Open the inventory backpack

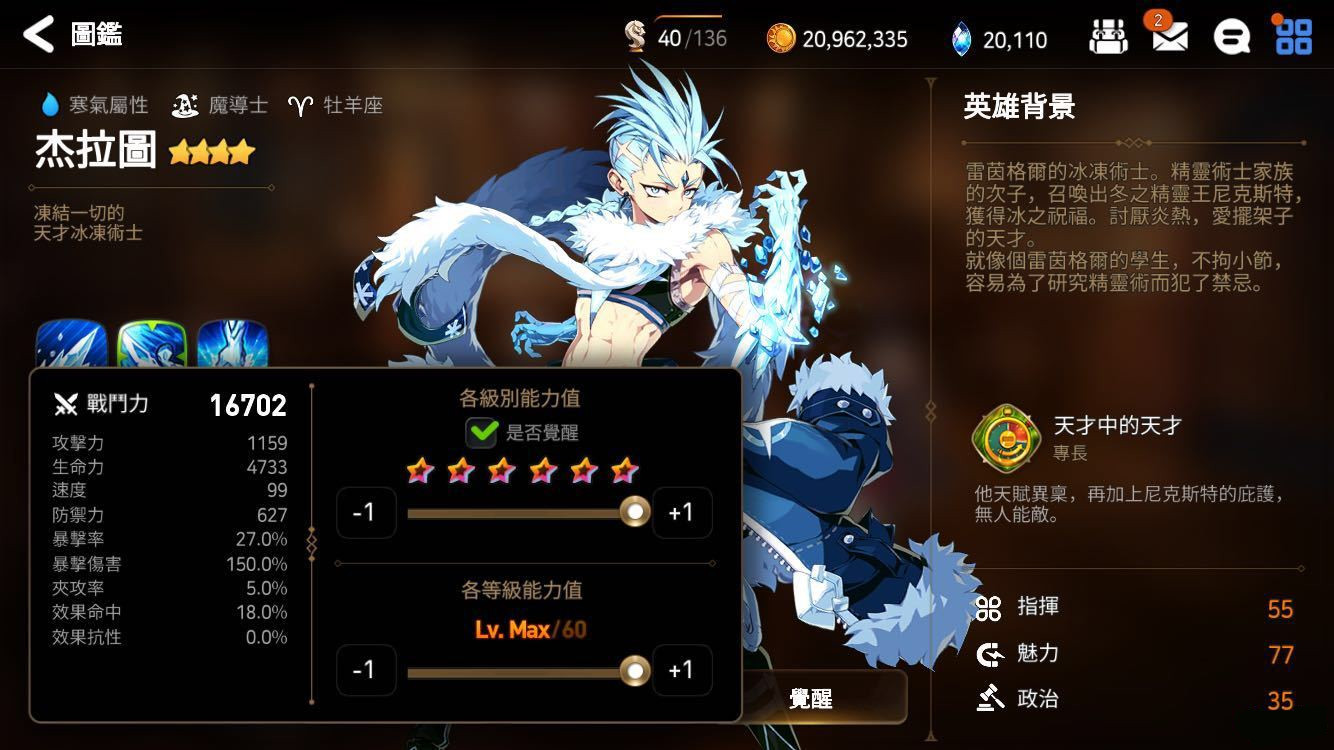1108,35
